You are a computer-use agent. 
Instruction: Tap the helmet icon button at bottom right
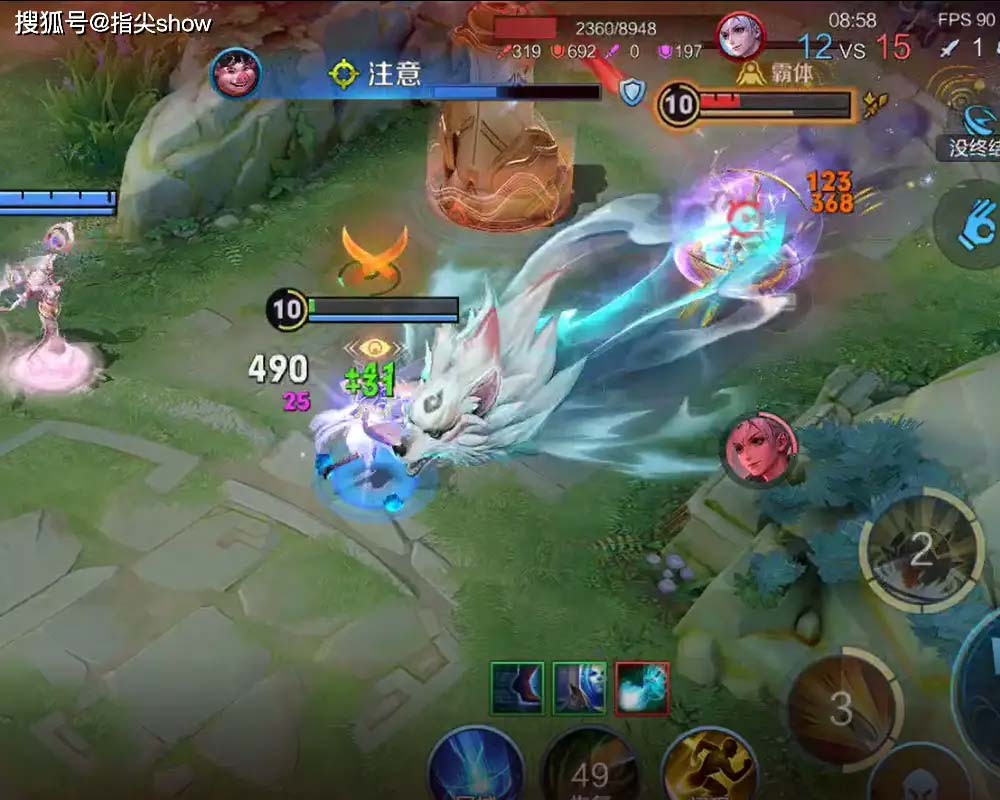point(917,779)
